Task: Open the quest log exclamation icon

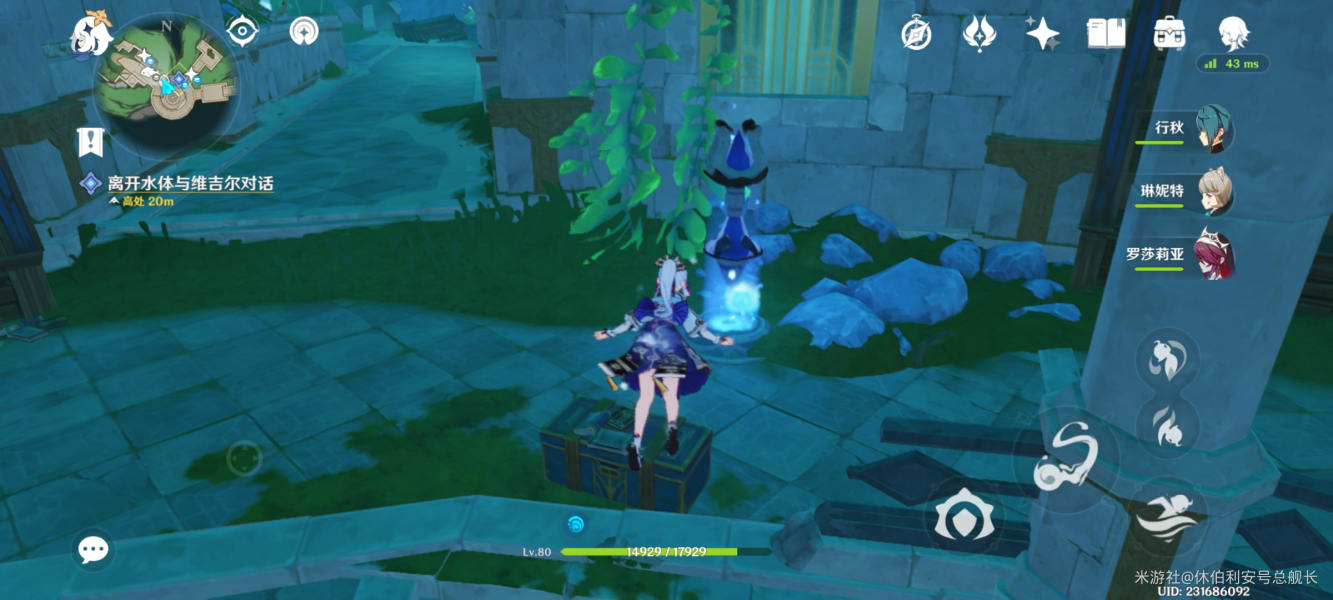Action: [x=91, y=141]
